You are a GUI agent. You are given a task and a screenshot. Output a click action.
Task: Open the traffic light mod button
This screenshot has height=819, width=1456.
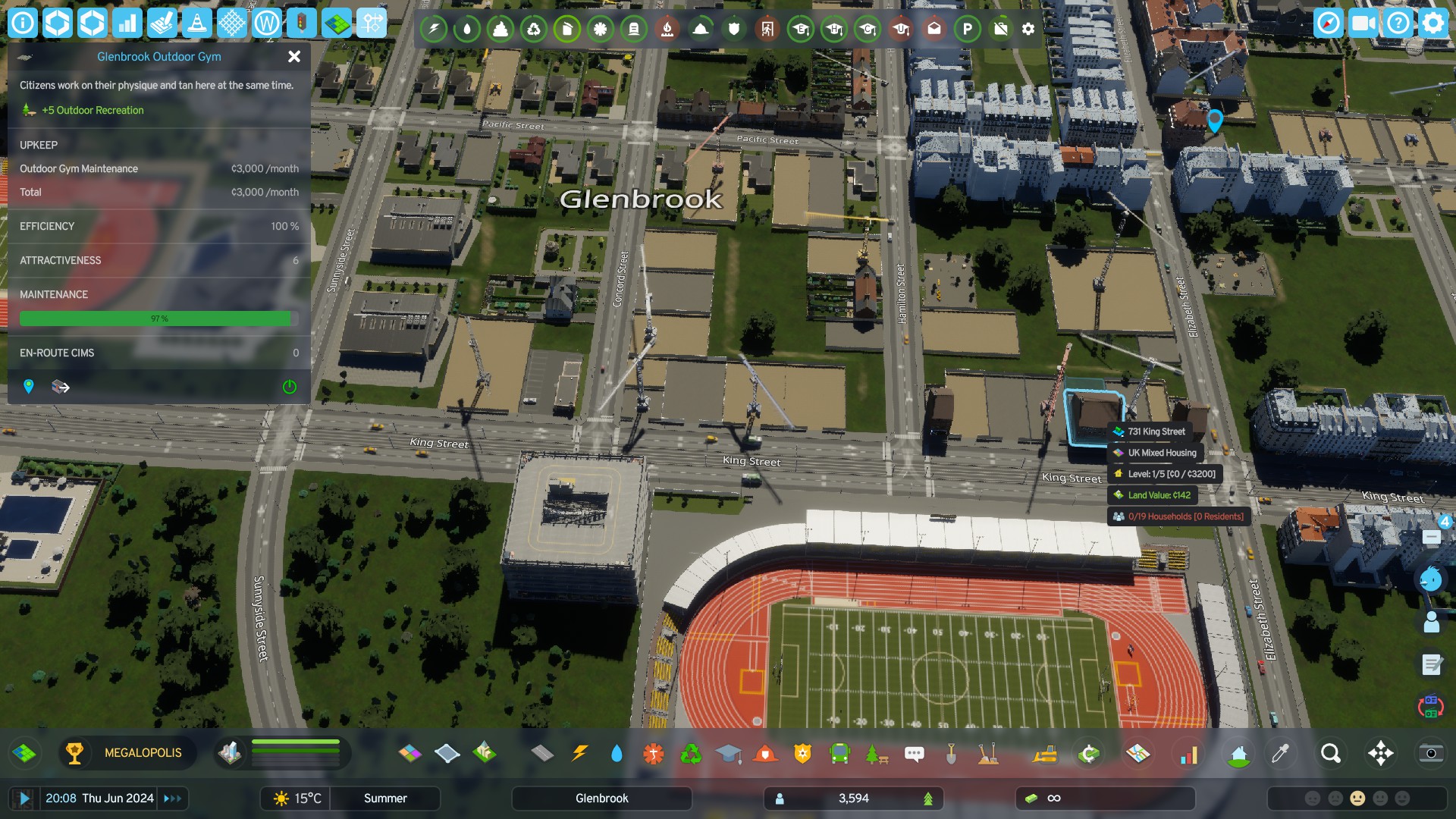pos(302,24)
